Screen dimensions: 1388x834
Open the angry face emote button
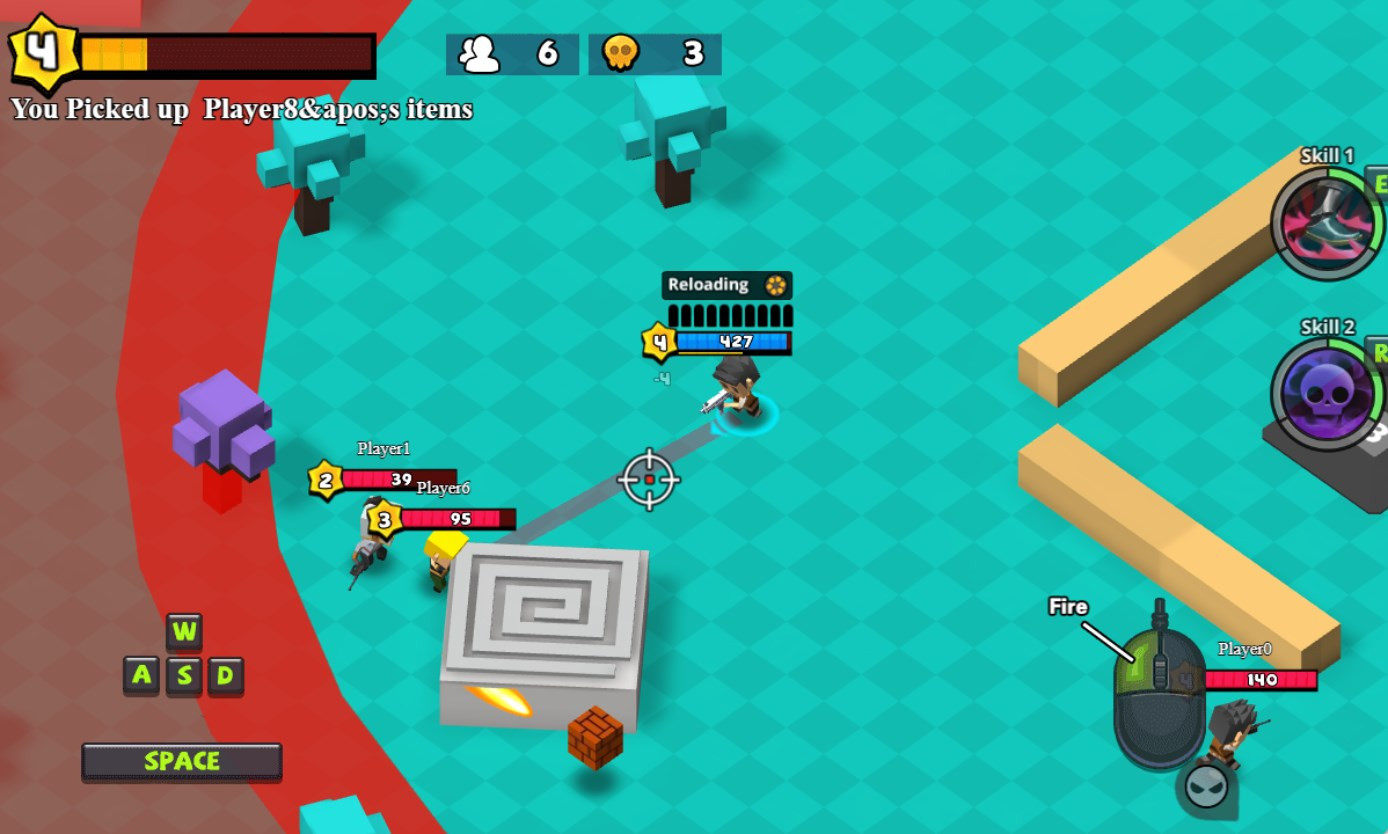click(x=1206, y=786)
